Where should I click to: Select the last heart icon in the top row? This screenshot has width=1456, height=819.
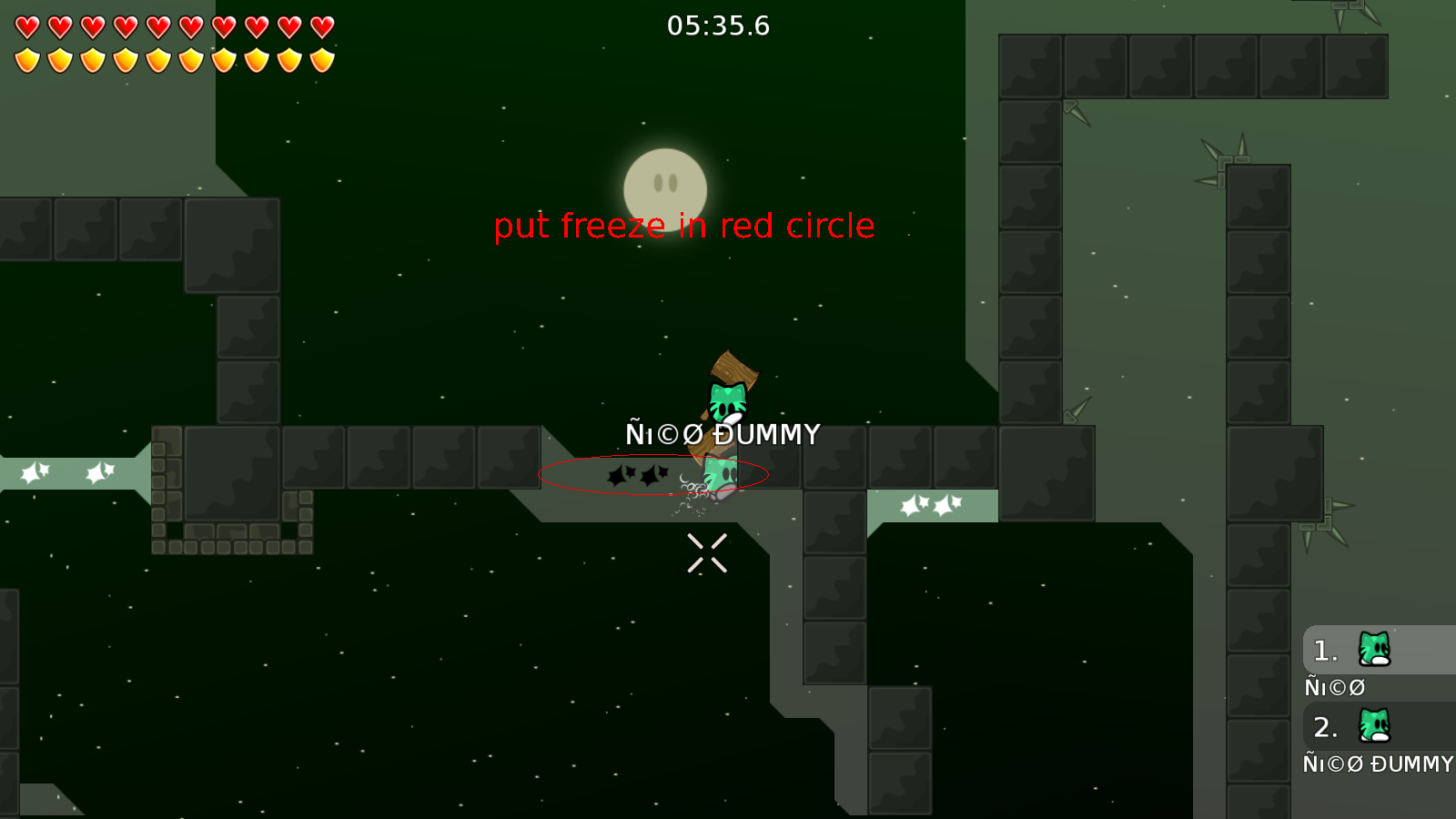click(320, 27)
